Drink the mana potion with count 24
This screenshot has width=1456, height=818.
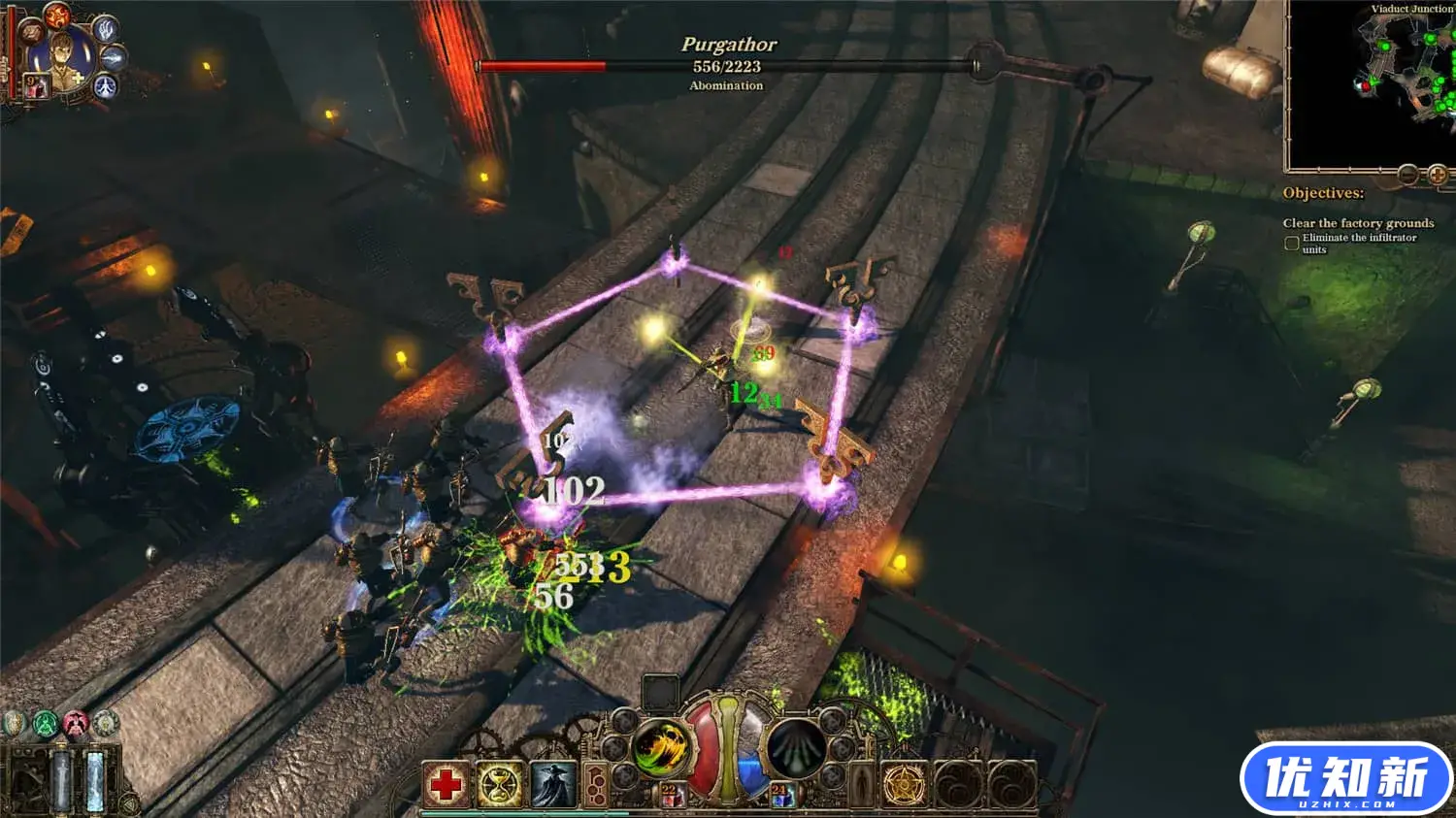(782, 796)
